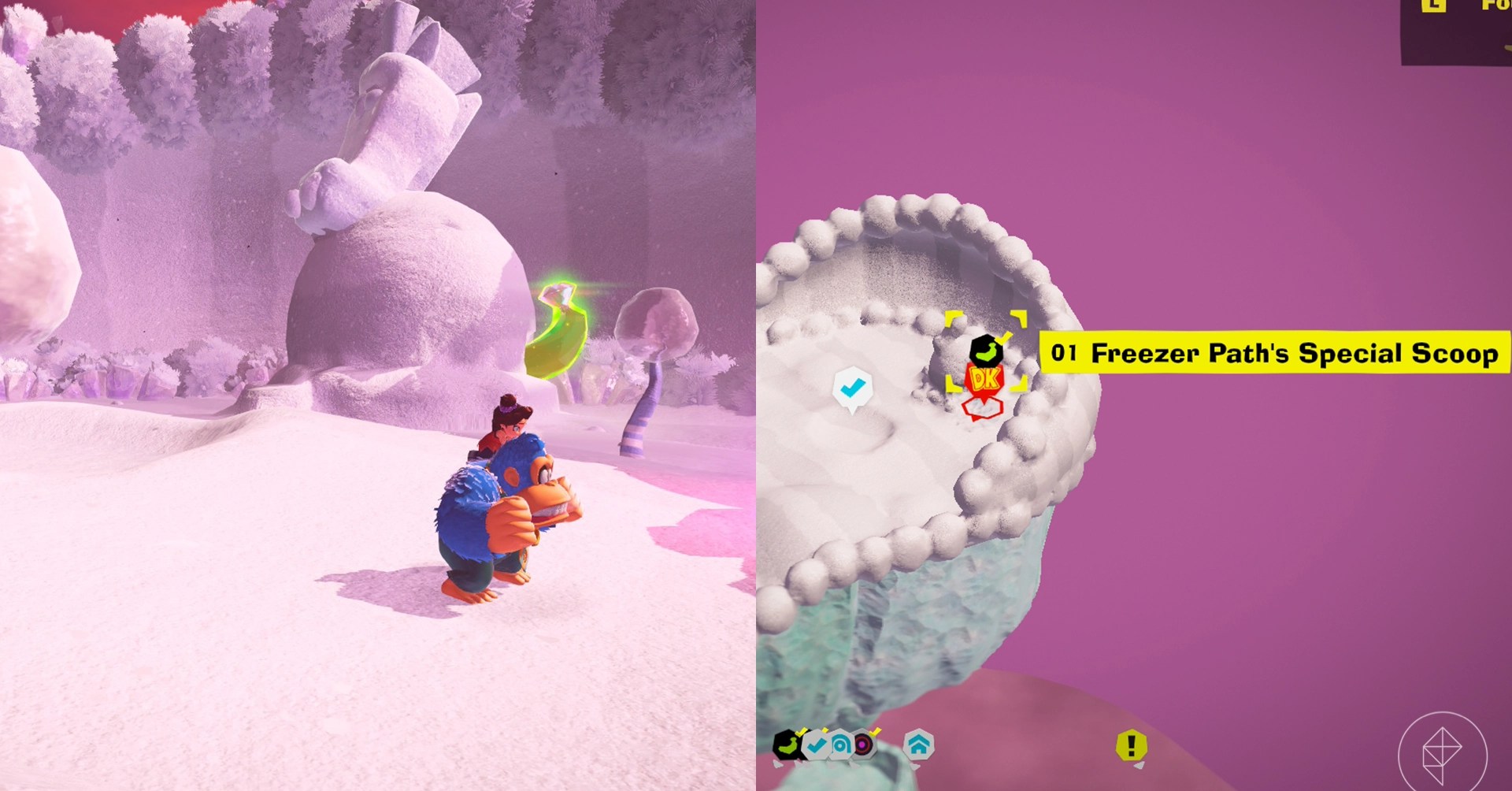Screen dimensions: 1512x791
Task: Open the yellow exclamation mark marker
Action: 1132,745
